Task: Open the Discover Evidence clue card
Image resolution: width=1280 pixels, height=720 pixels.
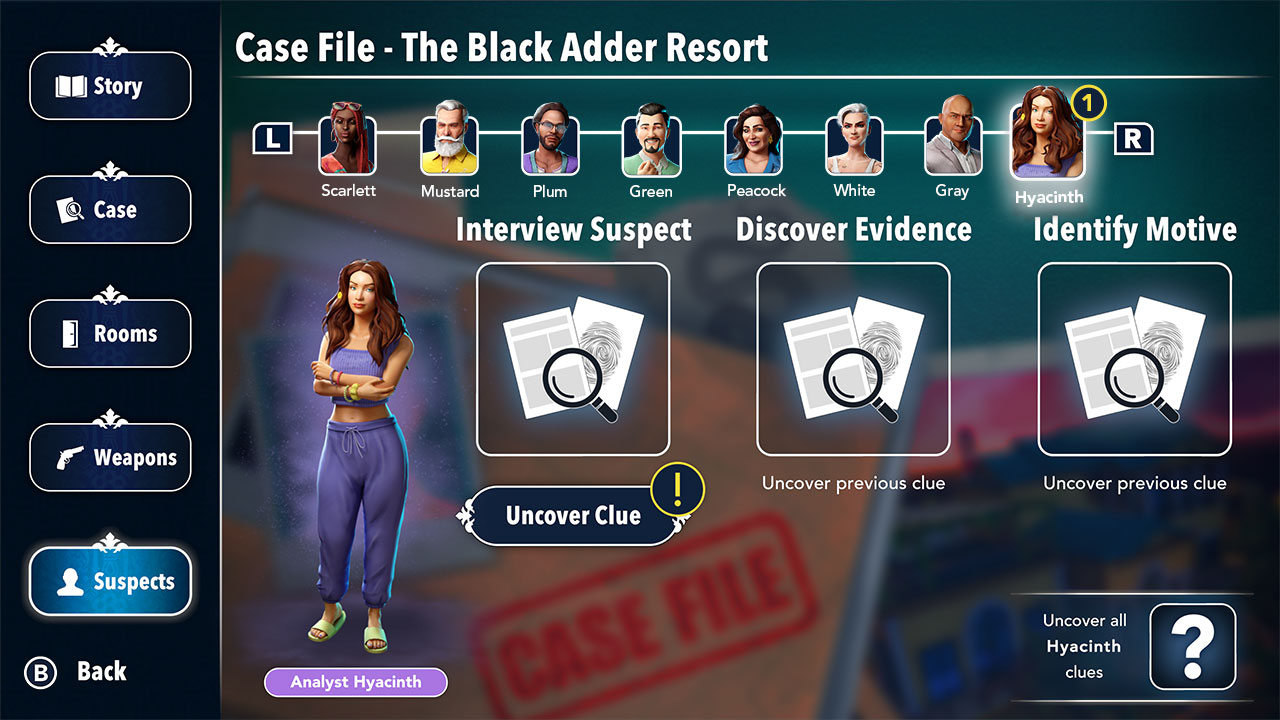Action: 854,357
